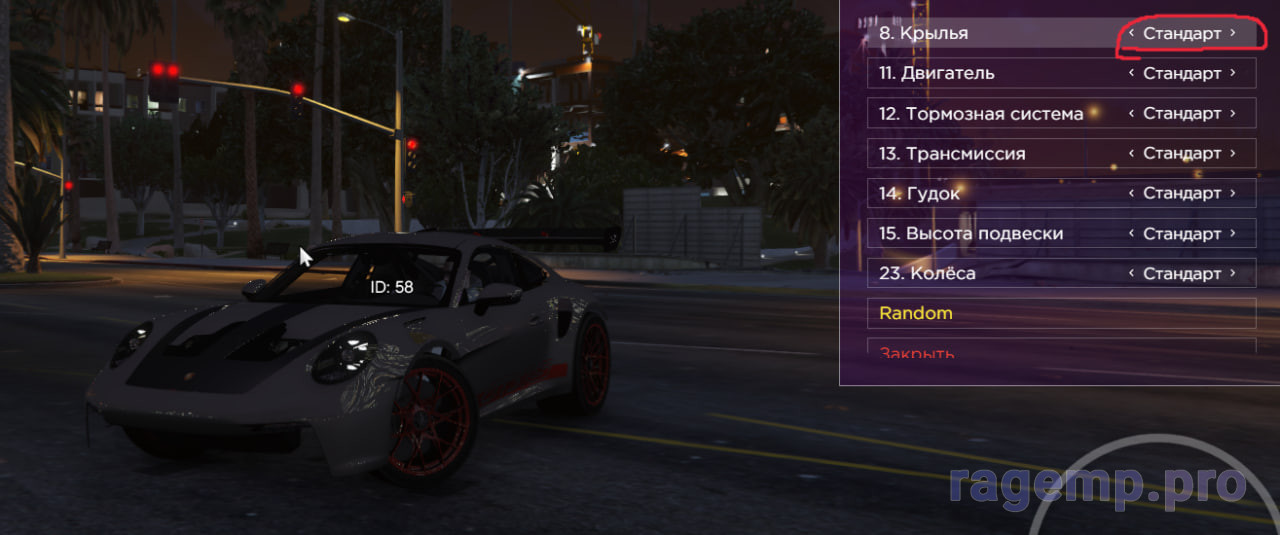
Task: Choose the 15. Высота подвески row
Action: click(x=990, y=233)
